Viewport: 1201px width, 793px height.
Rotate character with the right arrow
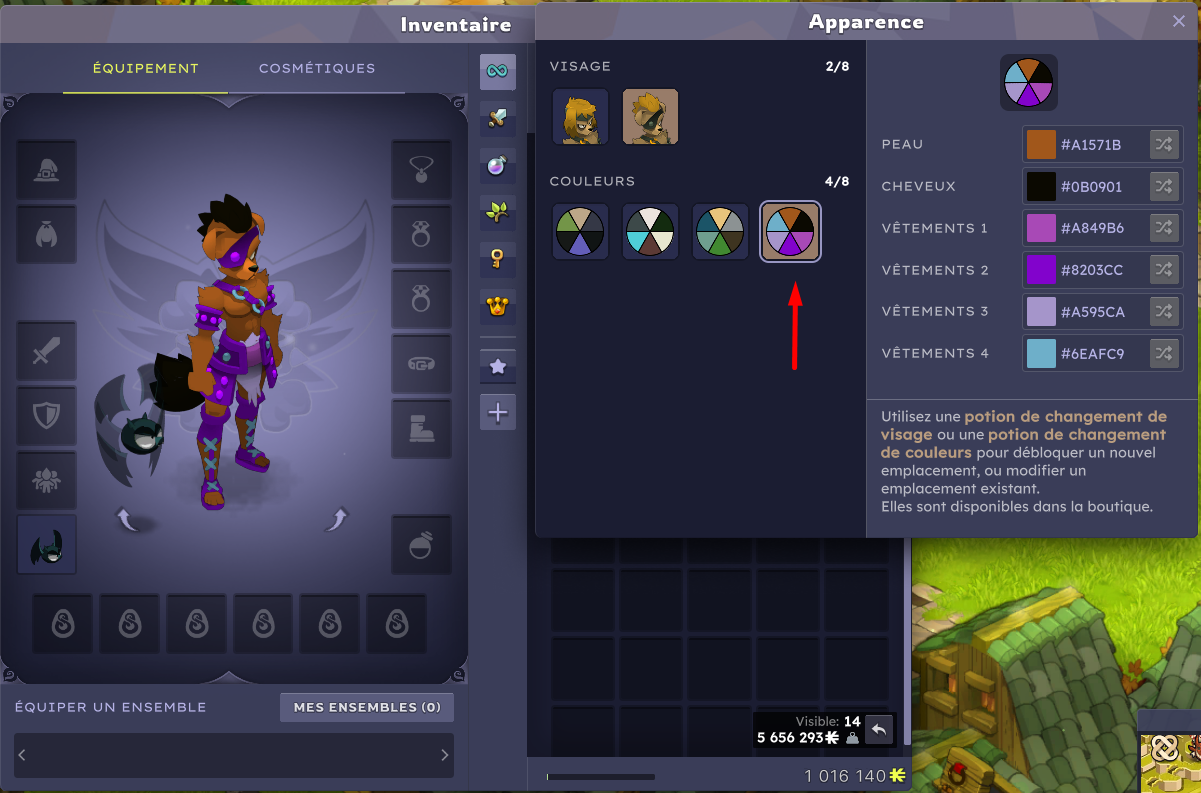click(337, 519)
